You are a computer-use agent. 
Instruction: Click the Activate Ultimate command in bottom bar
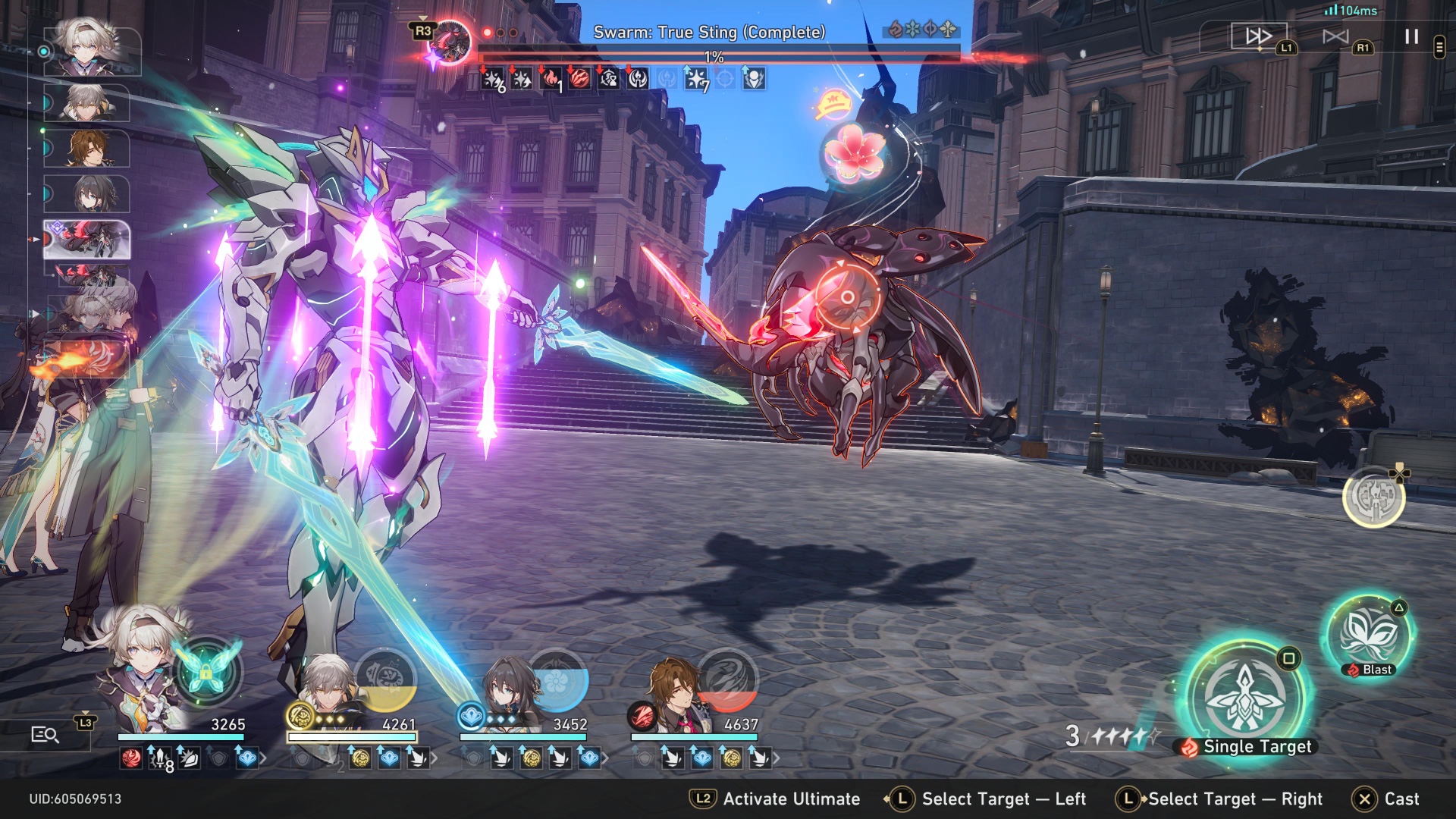point(790,799)
